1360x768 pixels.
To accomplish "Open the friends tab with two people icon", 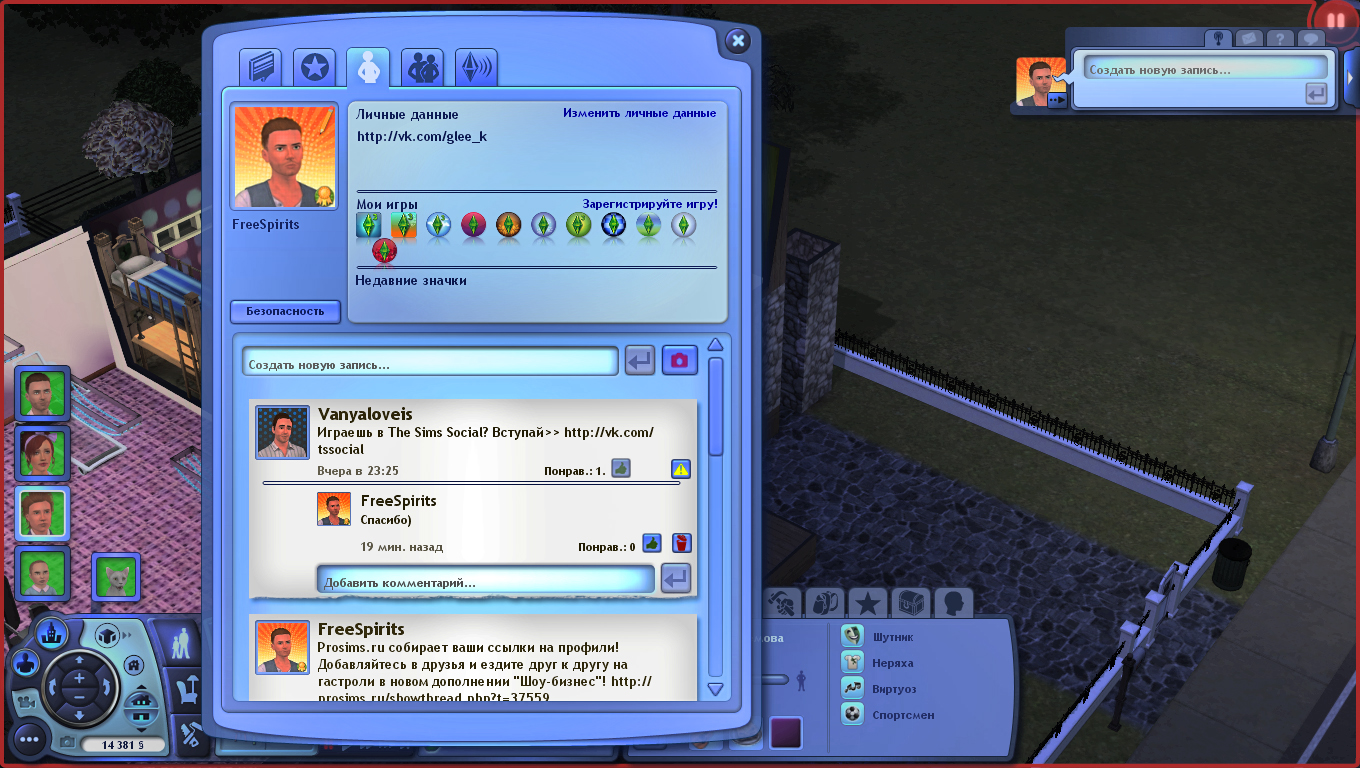I will pyautogui.click(x=422, y=68).
